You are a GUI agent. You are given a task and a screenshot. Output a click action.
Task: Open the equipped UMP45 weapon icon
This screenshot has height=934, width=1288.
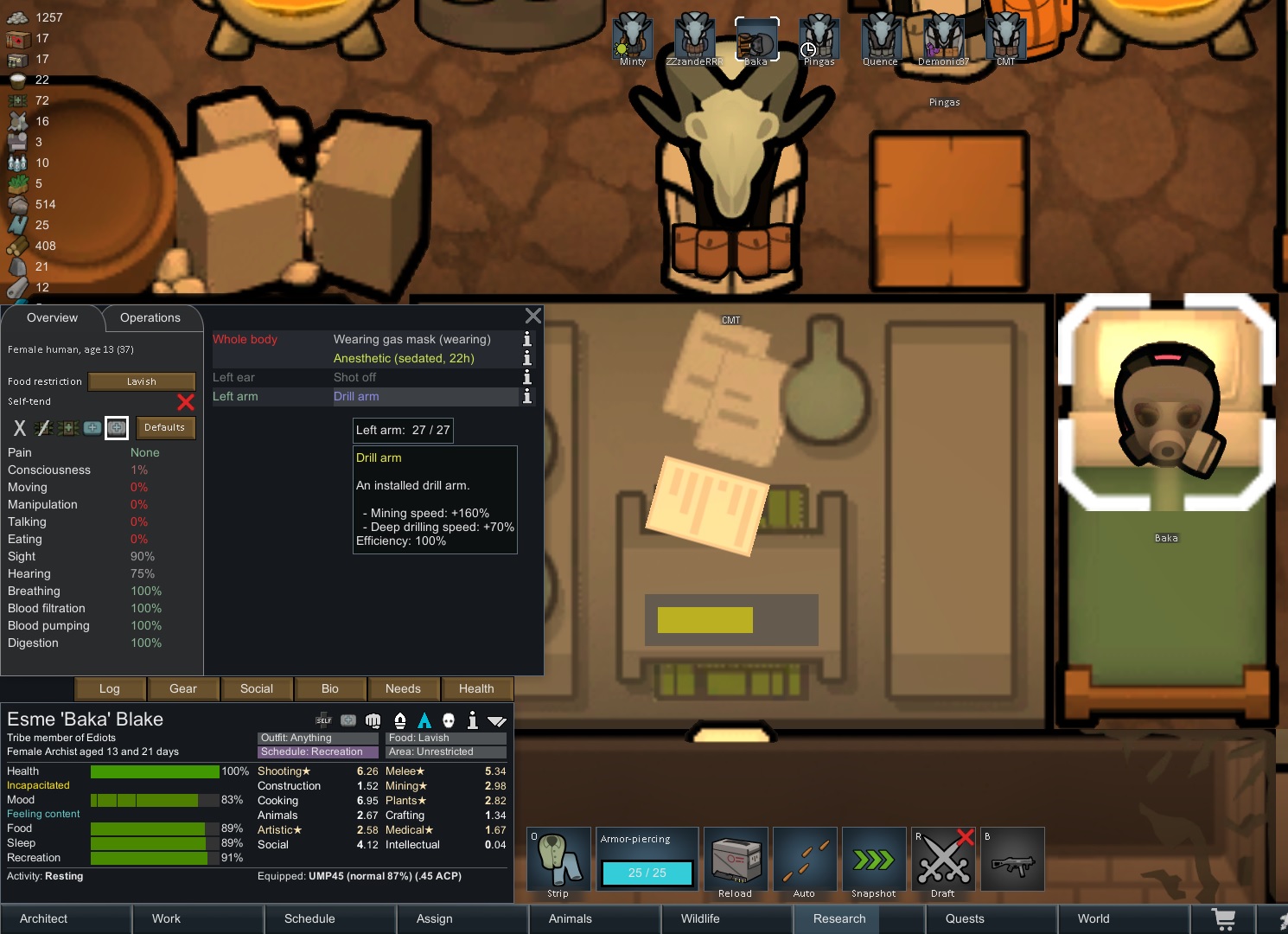click(x=1012, y=859)
